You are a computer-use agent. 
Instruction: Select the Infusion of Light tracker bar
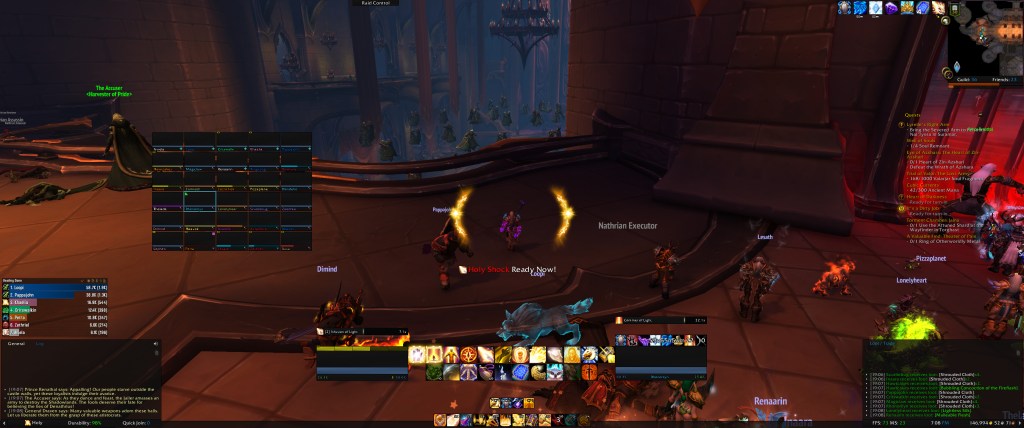[x=362, y=331]
